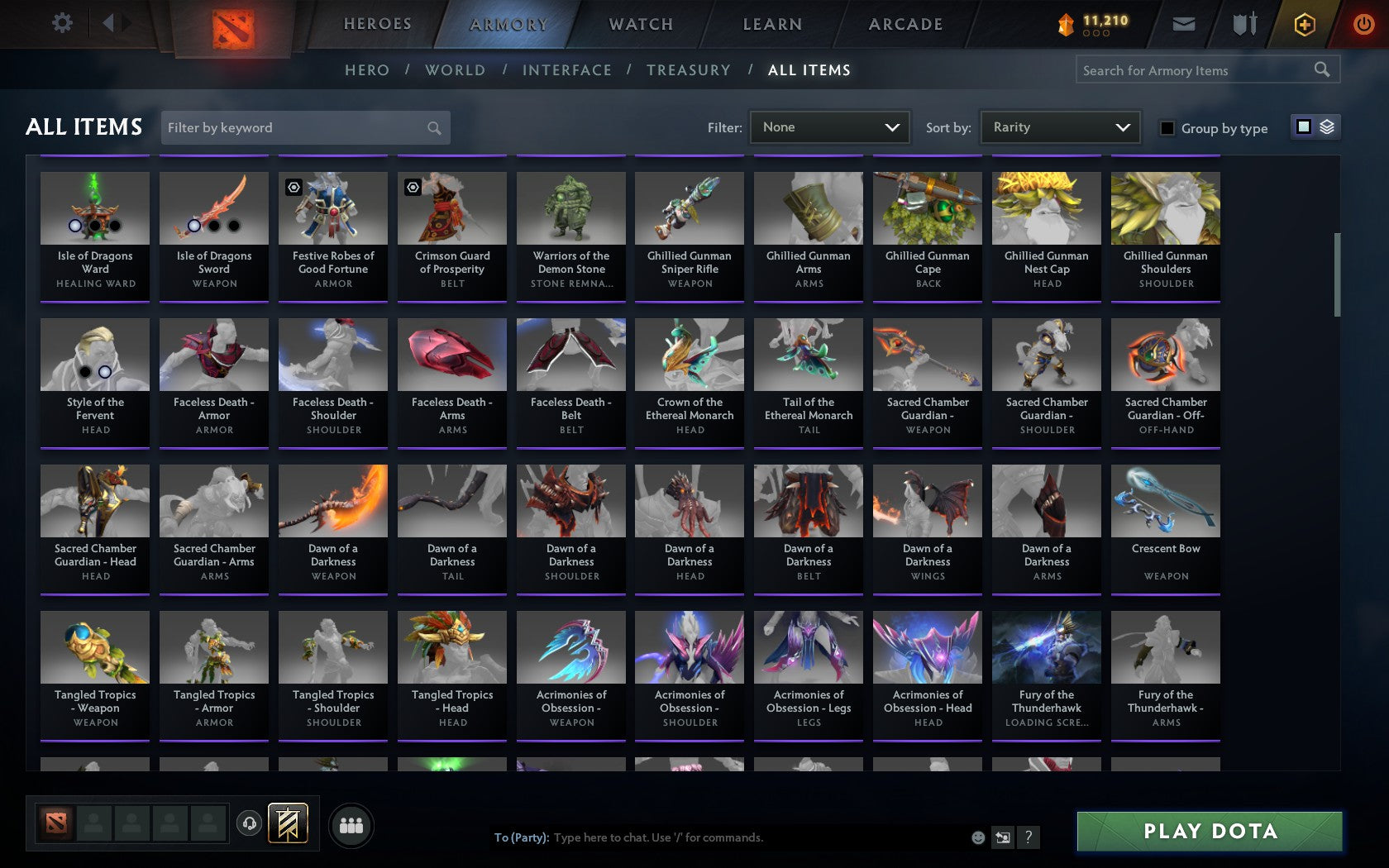The width and height of the screenshot is (1389, 868).
Task: Open friends list via the three-people icon
Action: coord(352,824)
